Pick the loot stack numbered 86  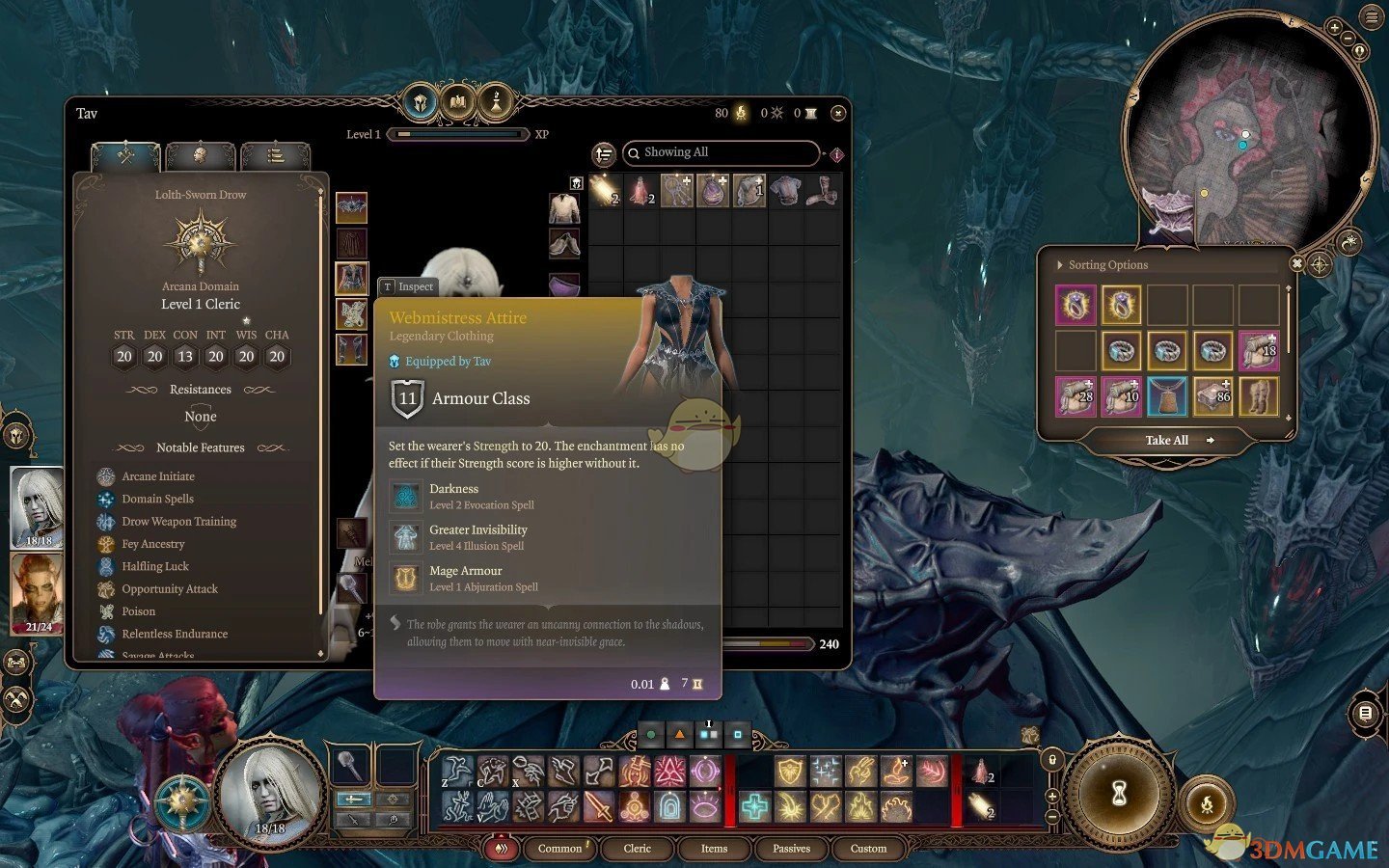(x=1213, y=396)
